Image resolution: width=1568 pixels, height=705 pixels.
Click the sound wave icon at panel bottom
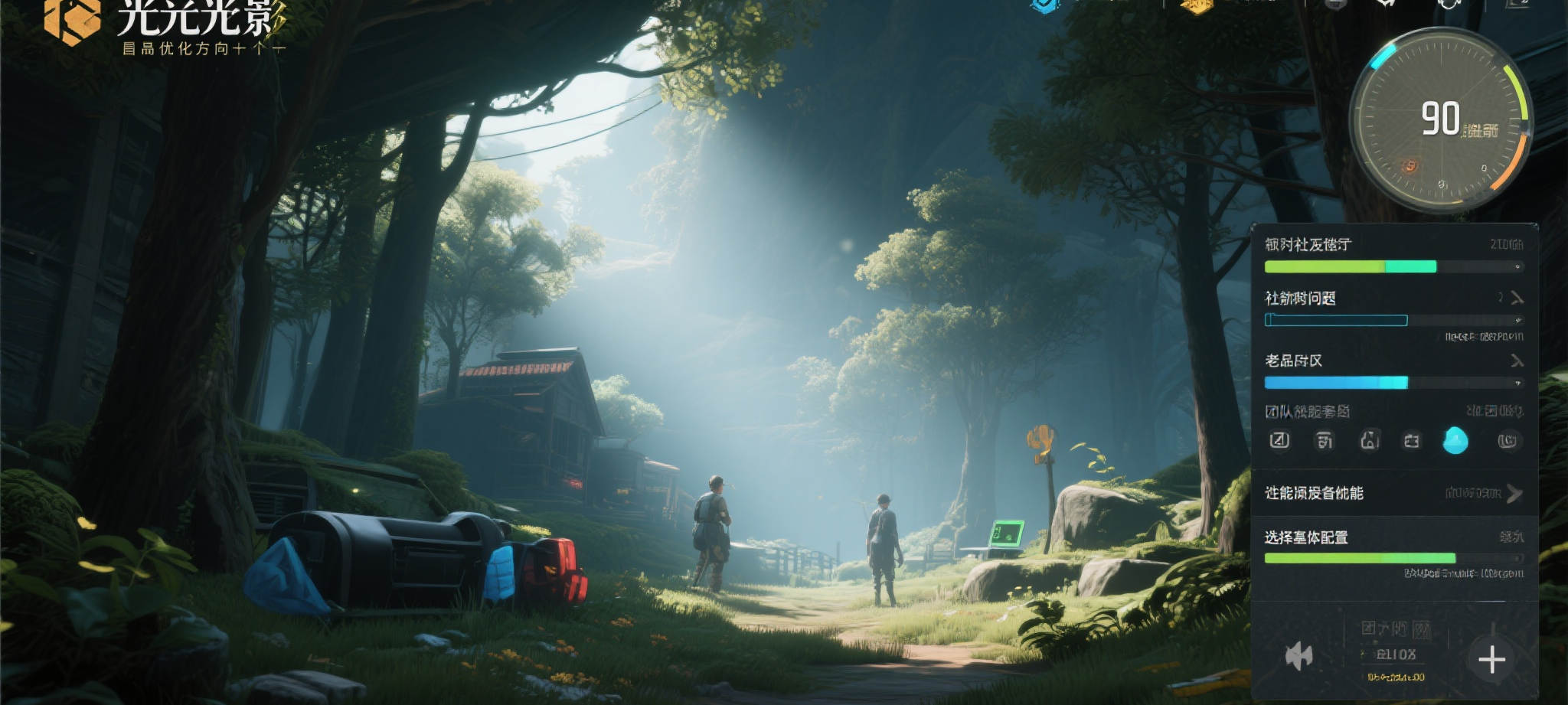click(x=1298, y=656)
